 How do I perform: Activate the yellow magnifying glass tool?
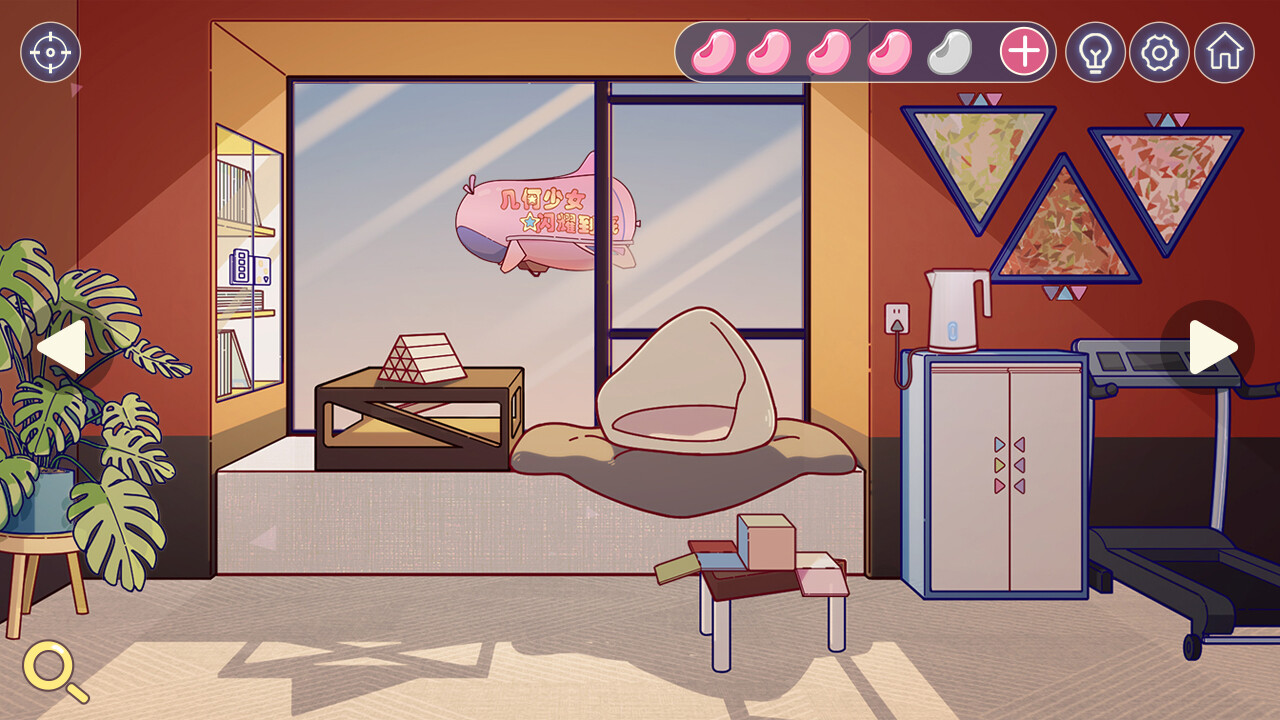click(54, 669)
